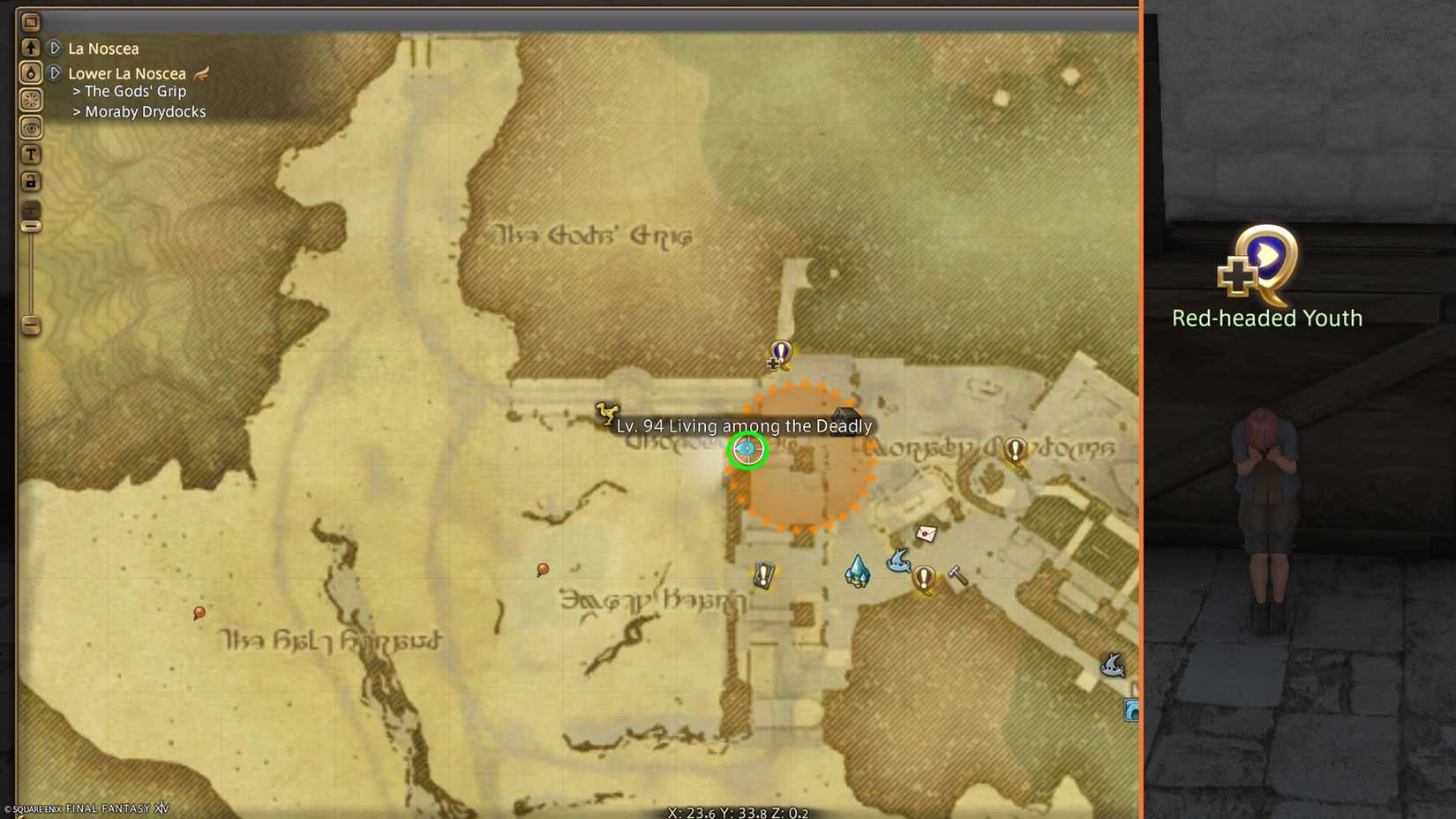Select The Gods' Grip location link
This screenshot has width=1456, height=819.
[x=134, y=91]
